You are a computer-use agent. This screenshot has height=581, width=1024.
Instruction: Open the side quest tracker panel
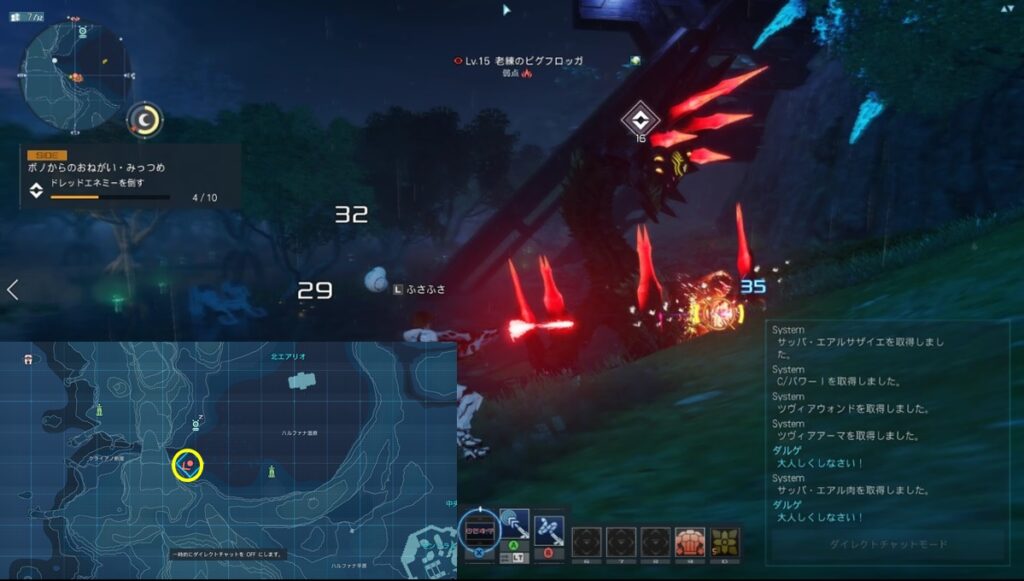tap(130, 176)
